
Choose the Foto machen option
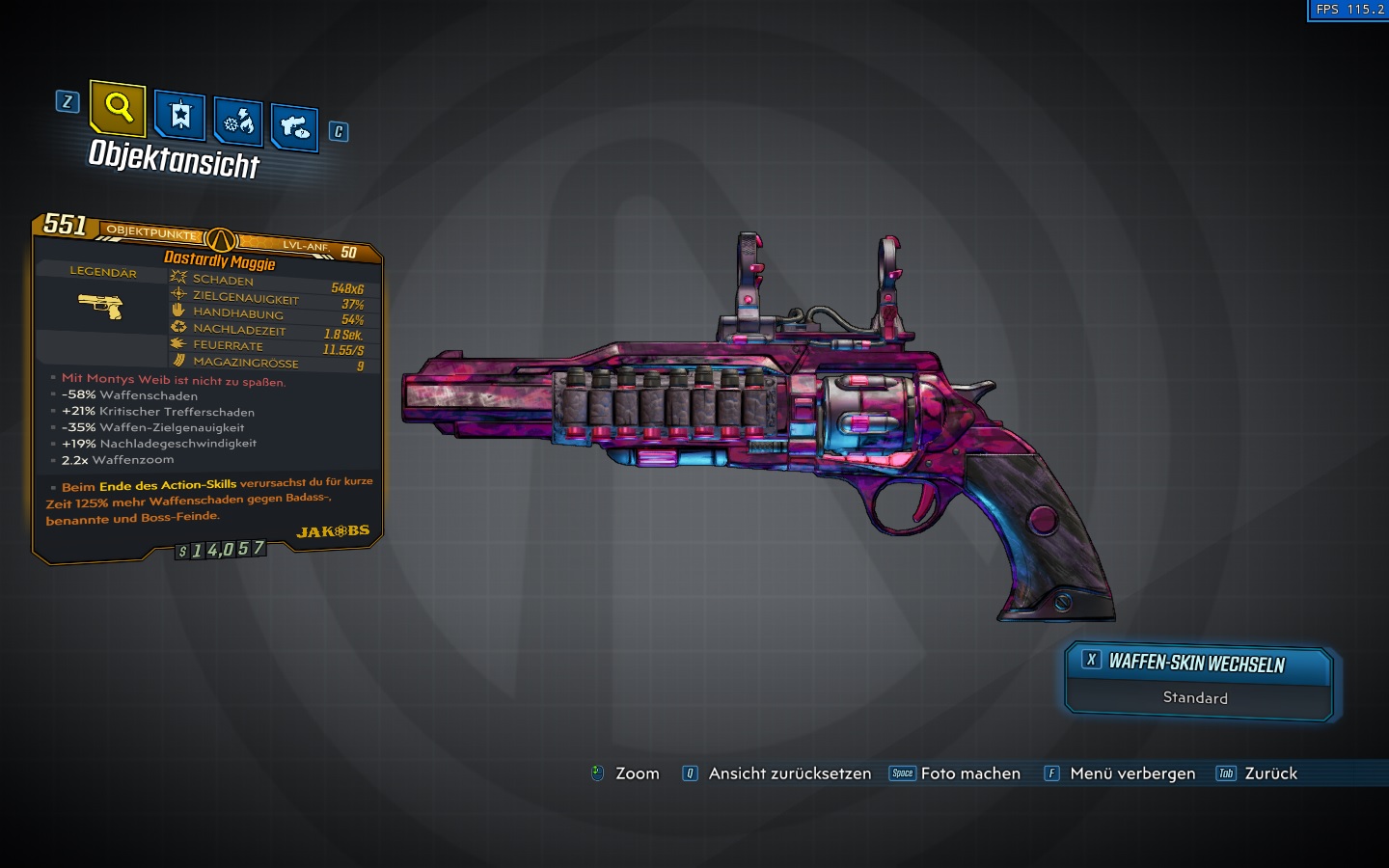[955, 773]
